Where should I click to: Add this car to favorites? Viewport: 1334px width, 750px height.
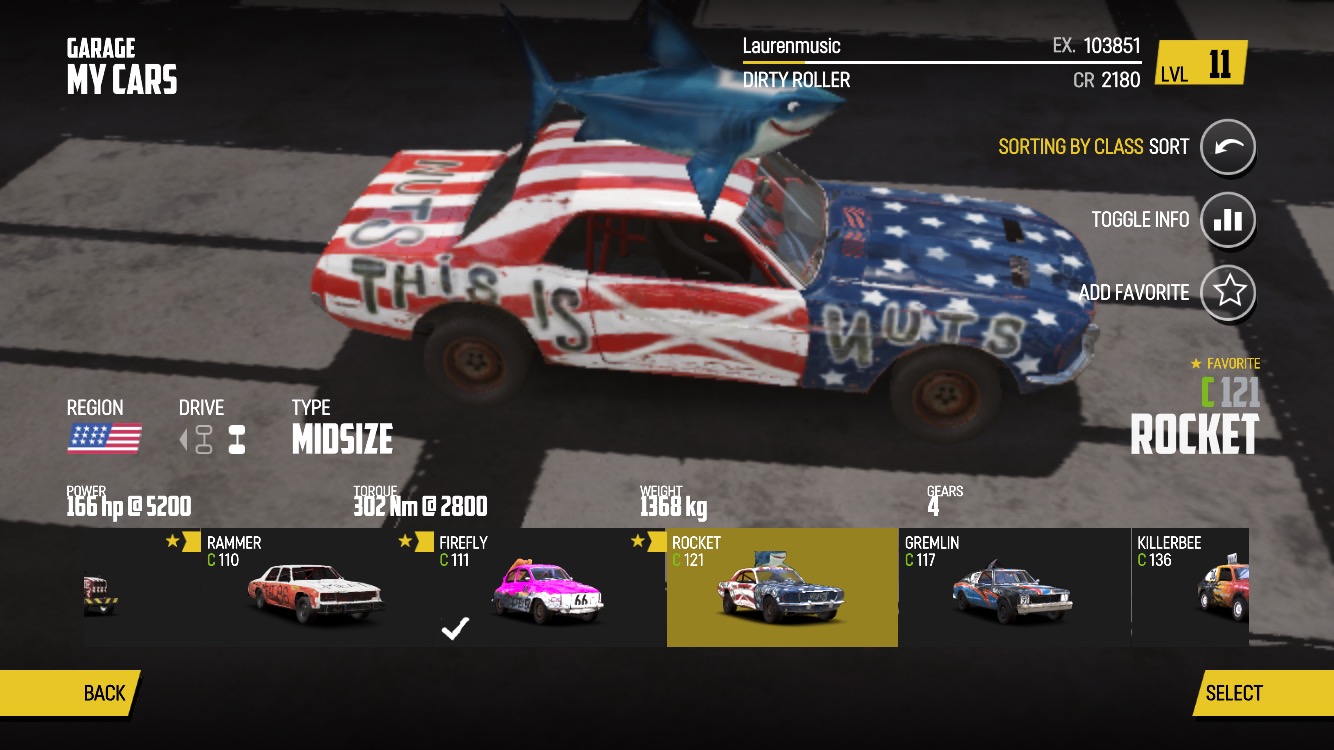coord(1227,292)
